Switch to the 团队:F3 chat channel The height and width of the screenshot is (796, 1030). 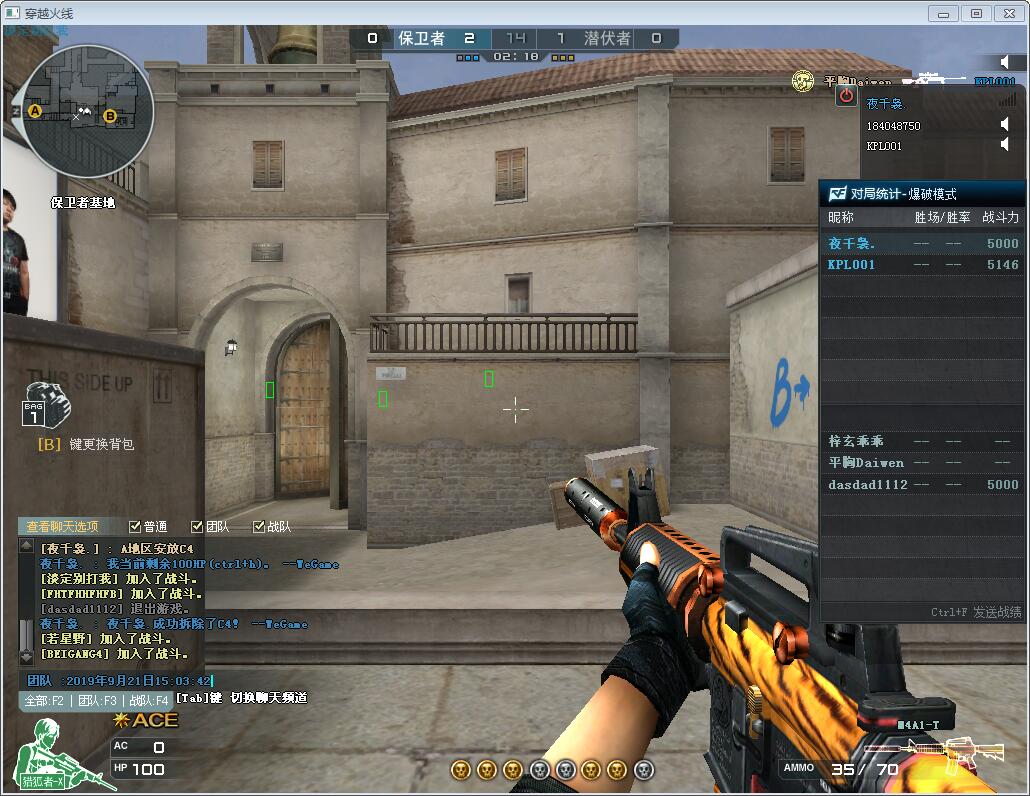pos(98,701)
